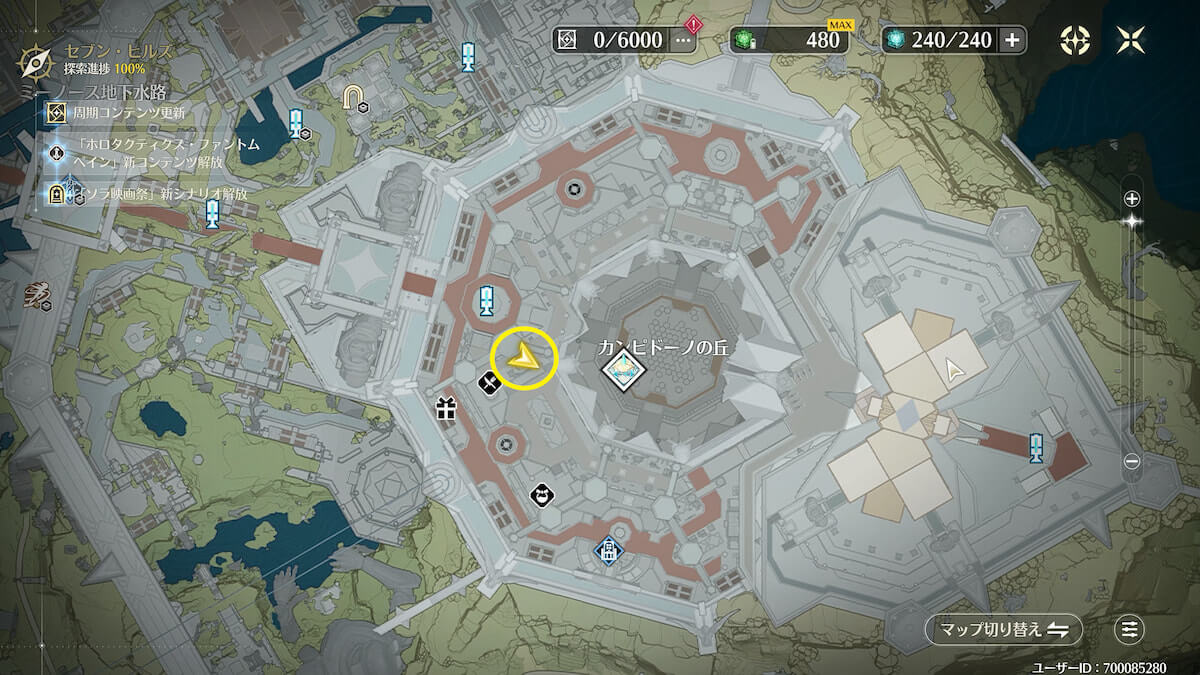Open the セブン・ヒルズ exploration progress compass

point(37,60)
